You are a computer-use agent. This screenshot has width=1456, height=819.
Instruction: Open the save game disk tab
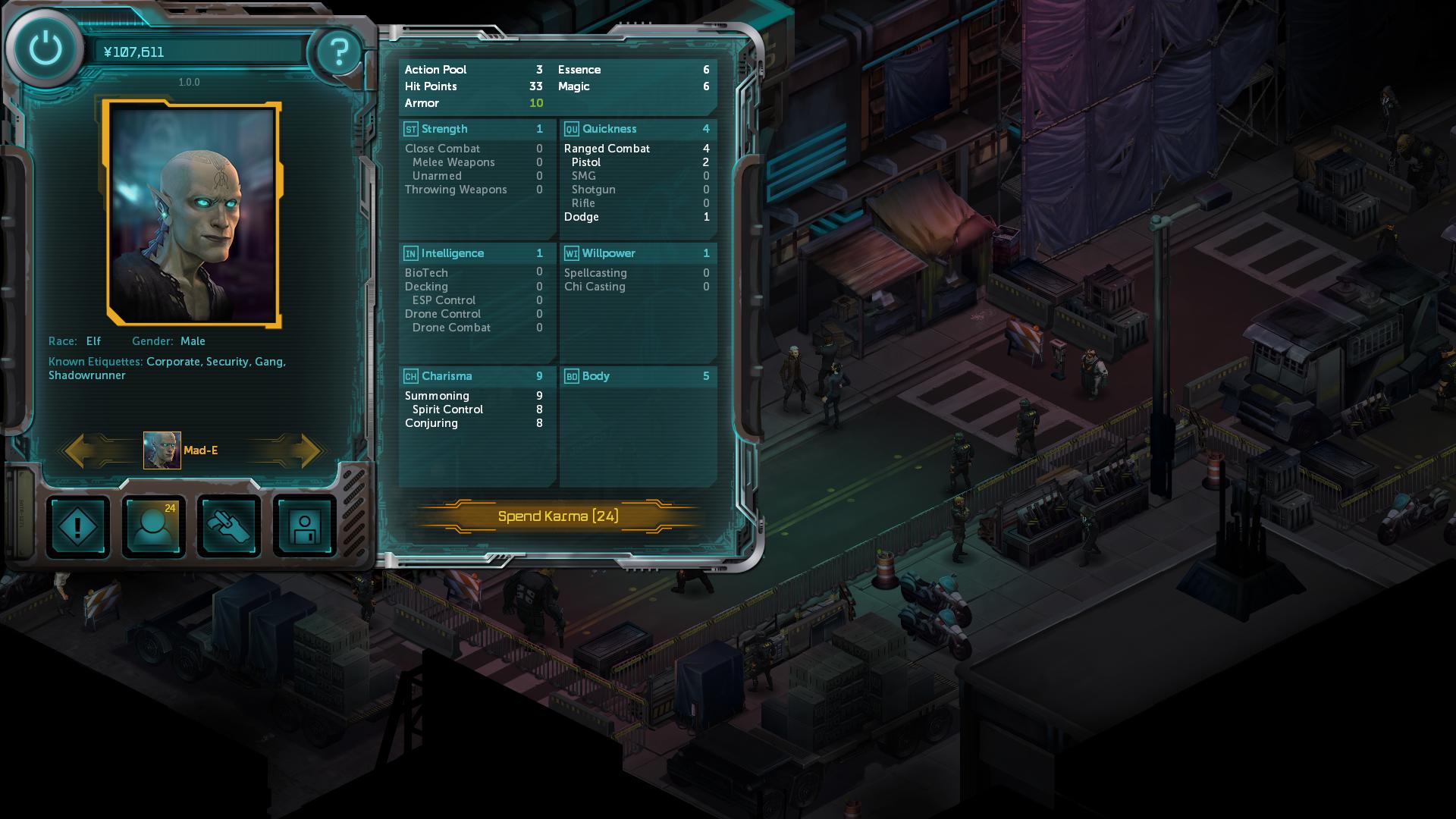coord(305,527)
